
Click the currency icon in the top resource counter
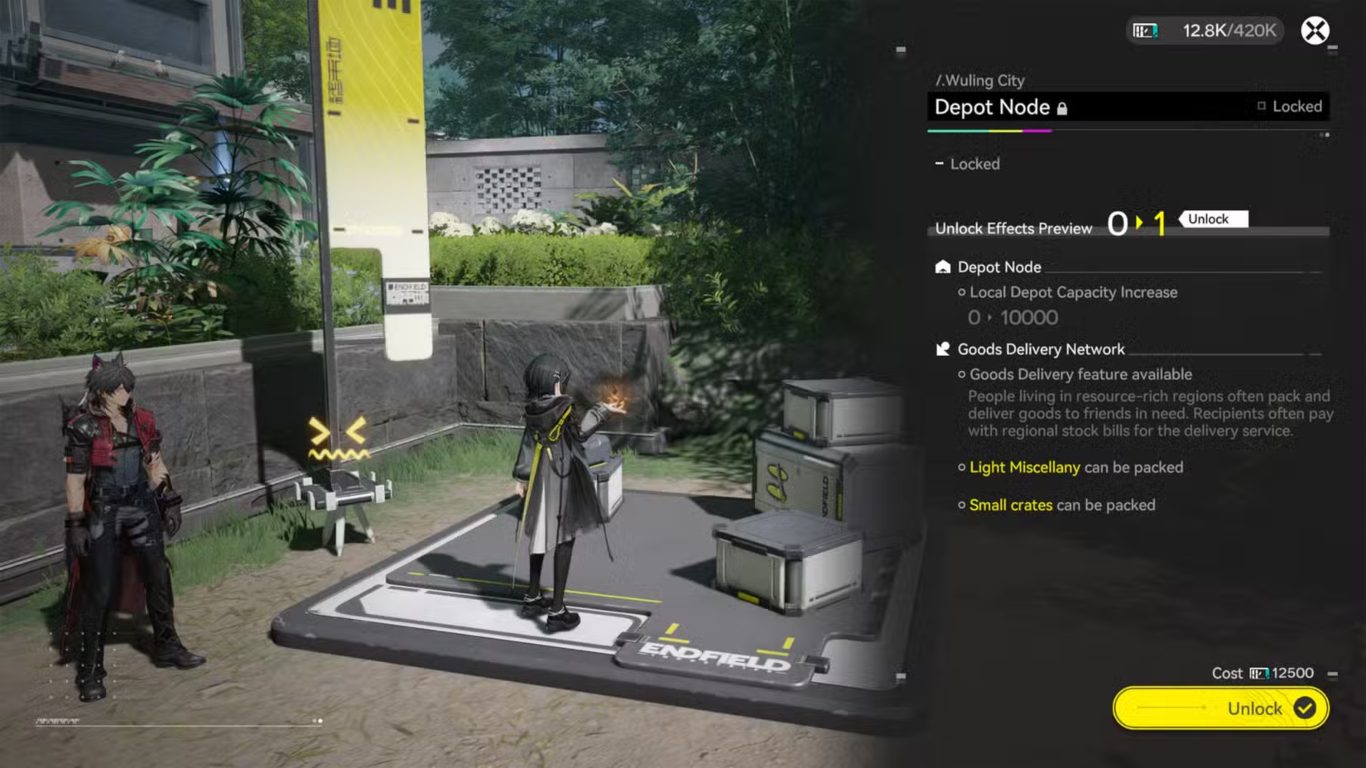(1146, 30)
